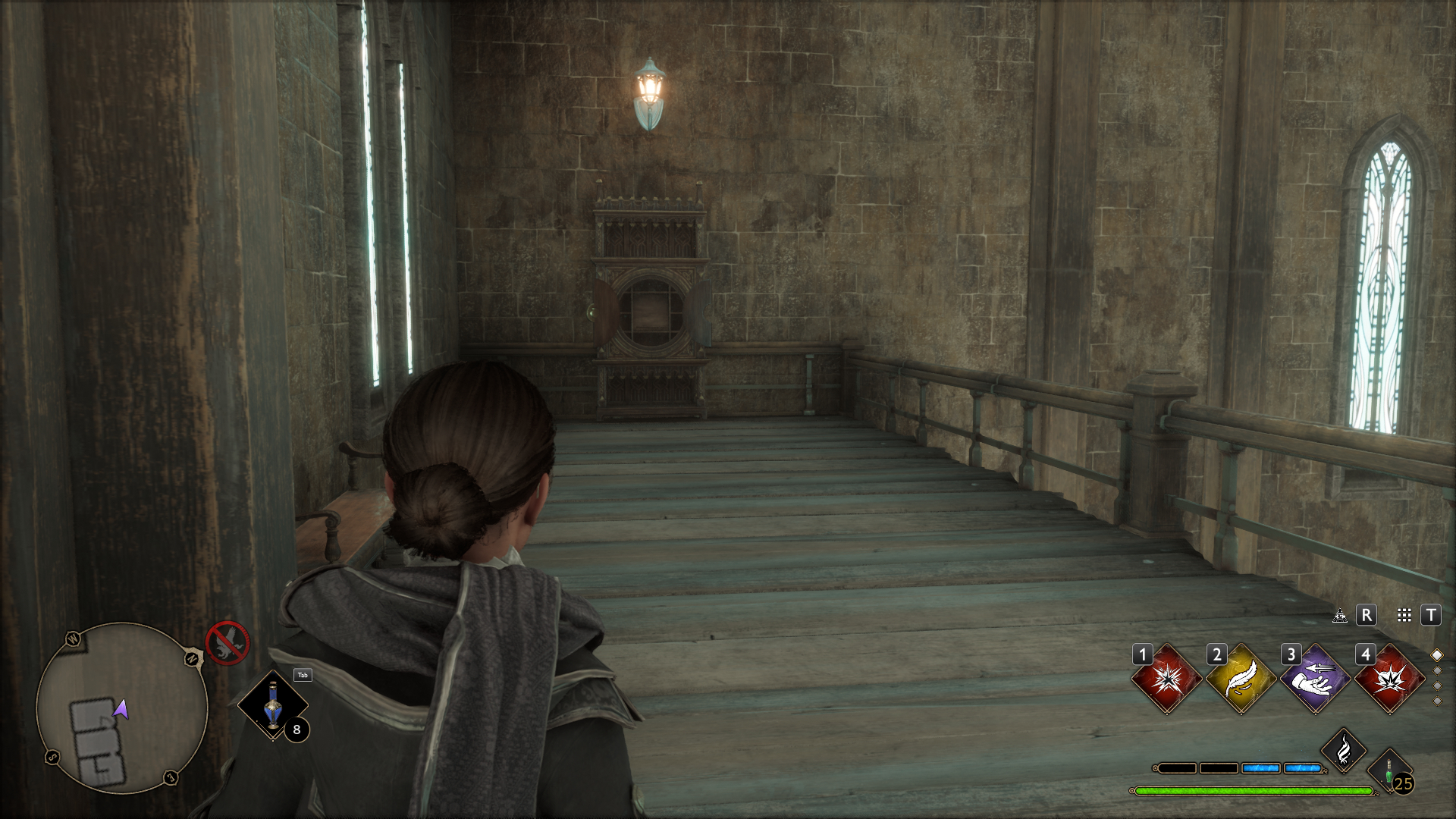Viewport: 1456px width, 819px height.
Task: Cast the red starburst spell in slot 1
Action: point(1166,679)
